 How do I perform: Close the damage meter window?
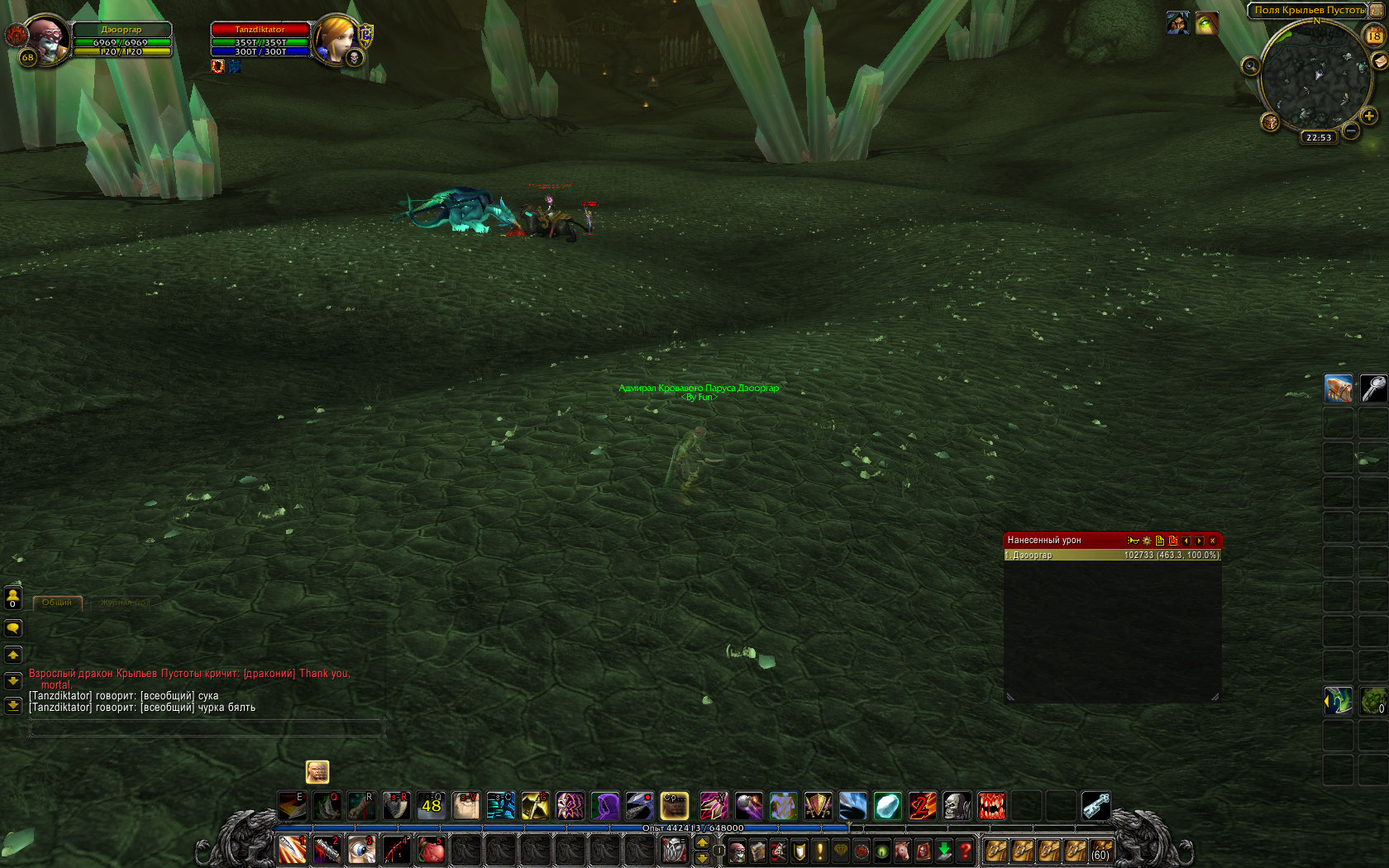coord(1213,541)
